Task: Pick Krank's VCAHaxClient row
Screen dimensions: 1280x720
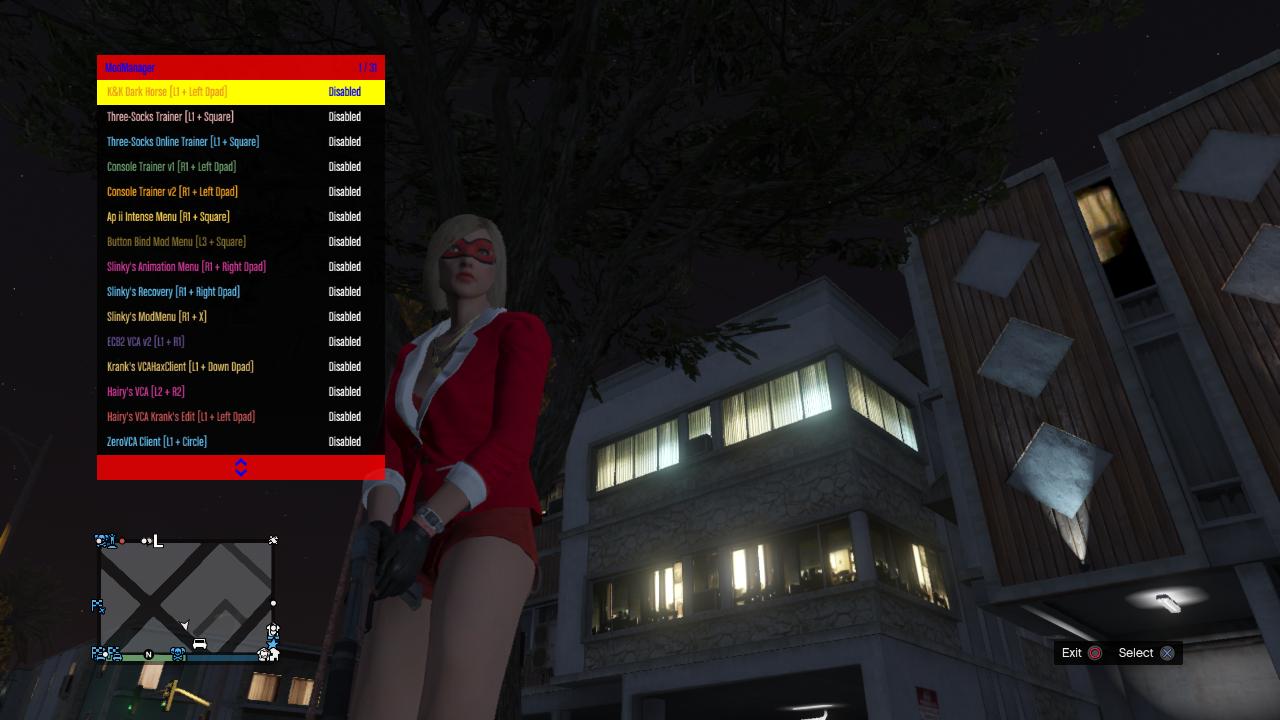Action: click(180, 367)
